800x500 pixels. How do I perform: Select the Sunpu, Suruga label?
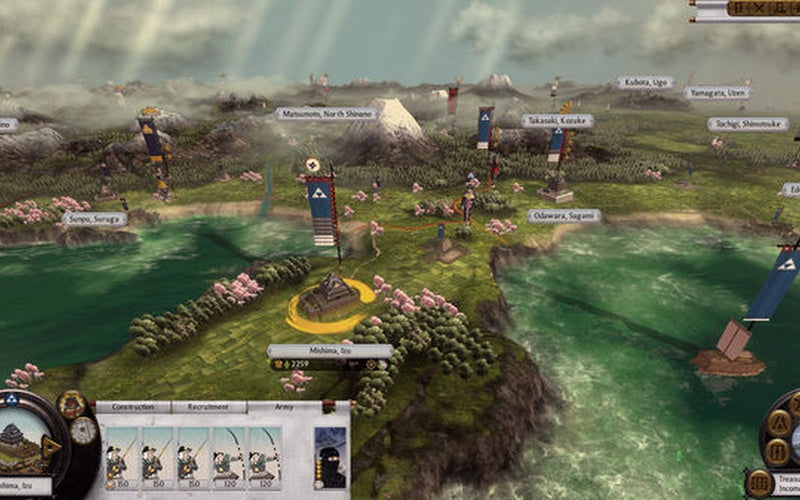coord(95,217)
